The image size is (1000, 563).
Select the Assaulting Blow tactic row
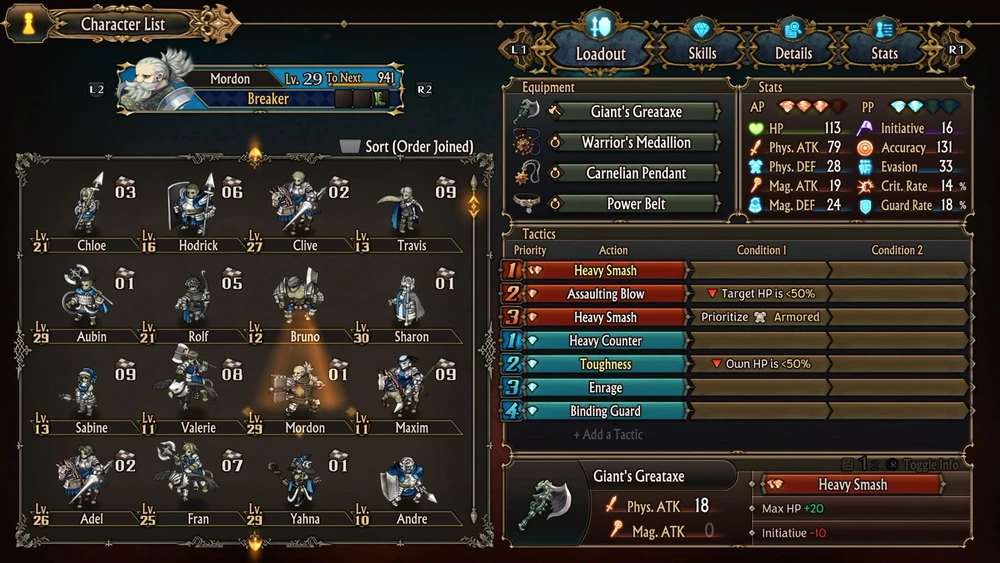pyautogui.click(x=605, y=294)
